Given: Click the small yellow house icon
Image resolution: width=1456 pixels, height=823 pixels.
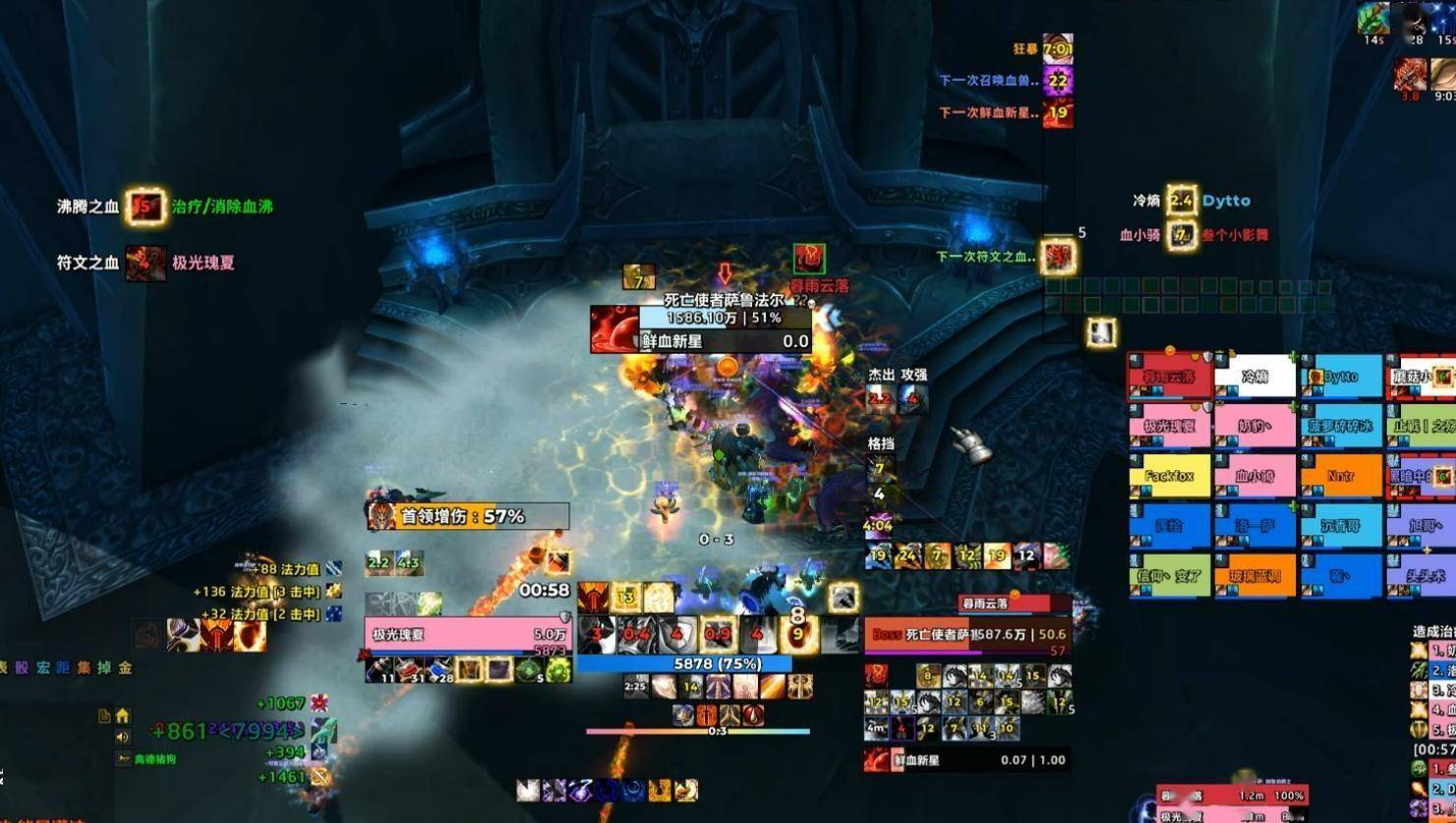Looking at the screenshot, I should coord(122,715).
